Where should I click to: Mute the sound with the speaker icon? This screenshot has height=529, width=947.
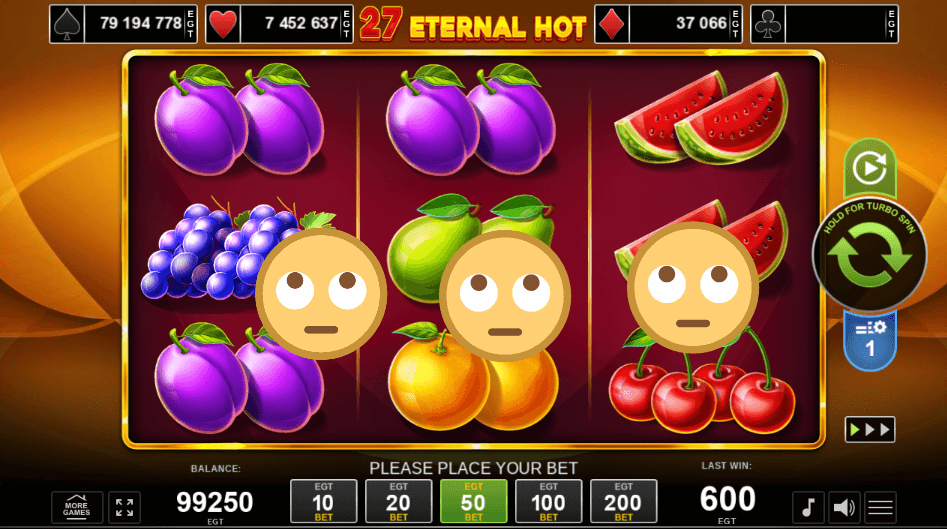pyautogui.click(x=845, y=507)
